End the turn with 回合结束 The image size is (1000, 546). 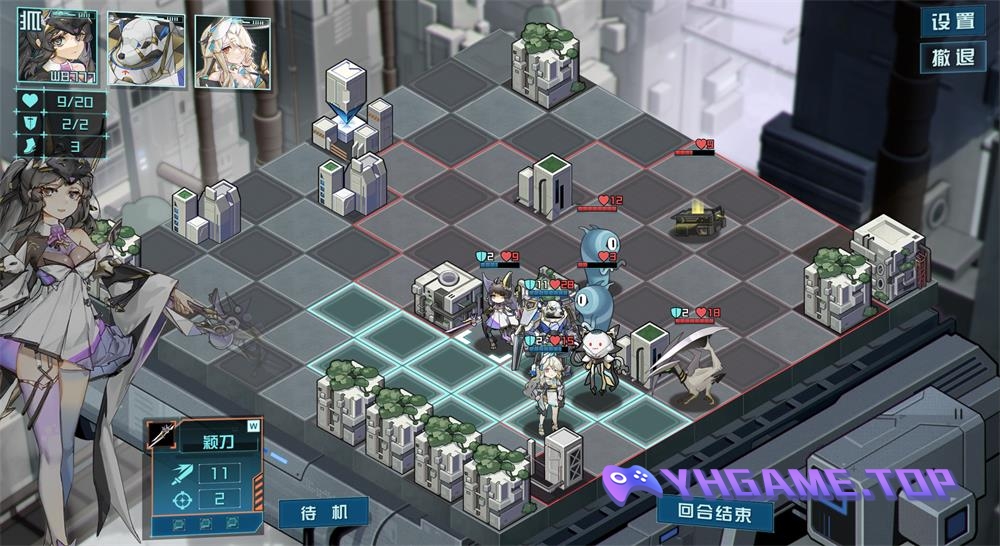click(715, 512)
